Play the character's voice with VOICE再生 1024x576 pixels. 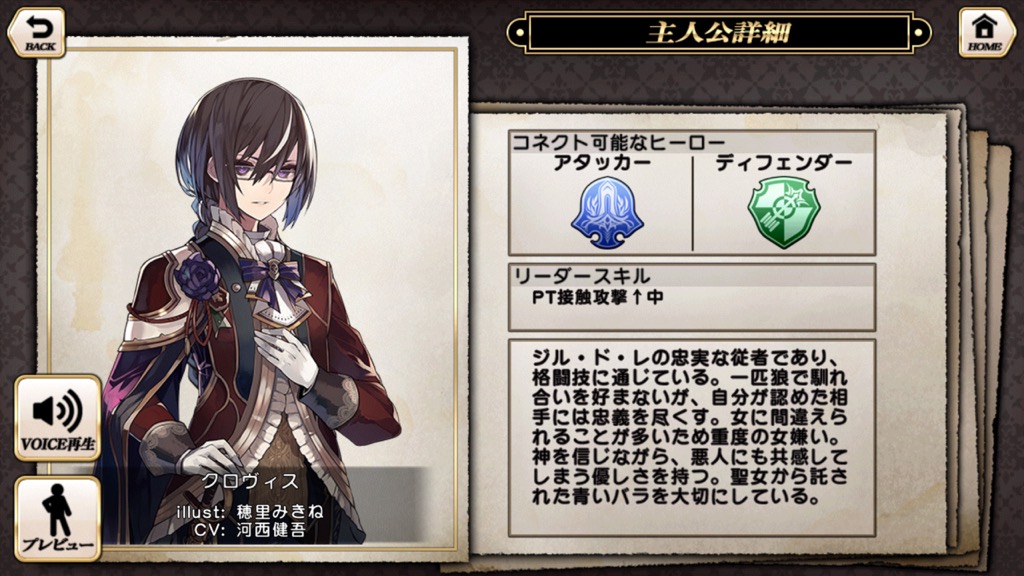click(58, 419)
